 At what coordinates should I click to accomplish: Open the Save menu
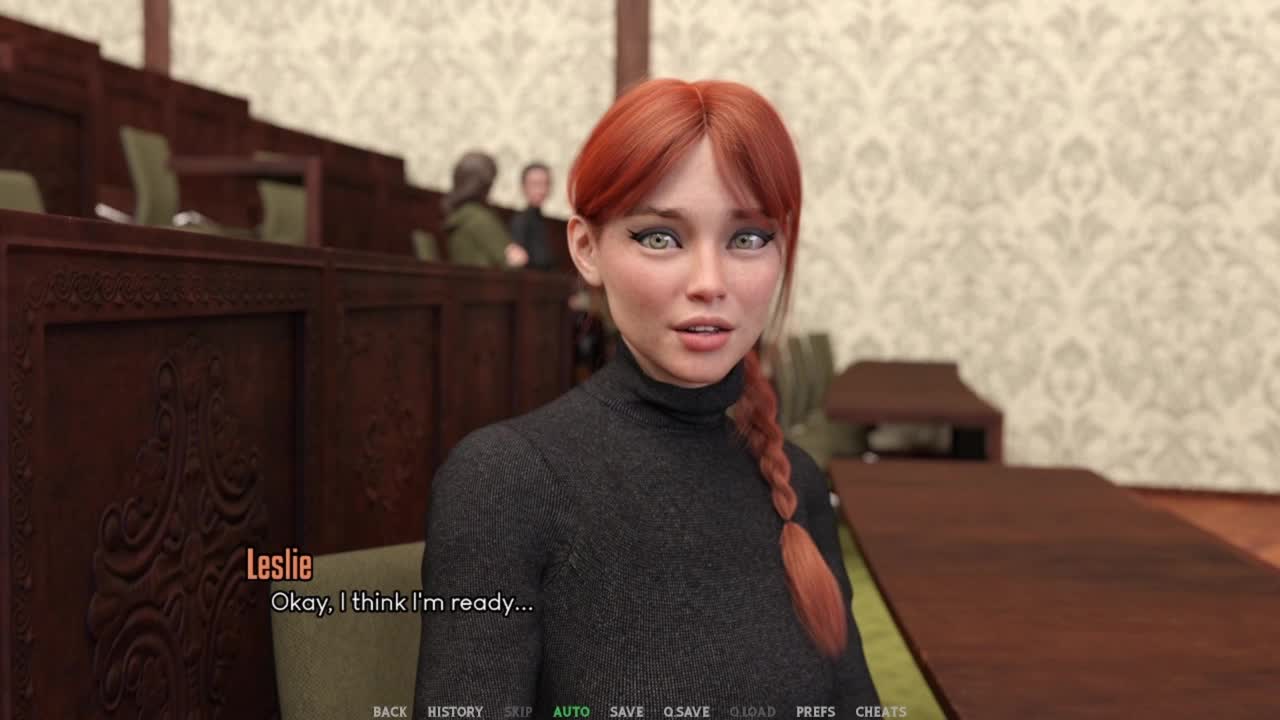(x=626, y=712)
